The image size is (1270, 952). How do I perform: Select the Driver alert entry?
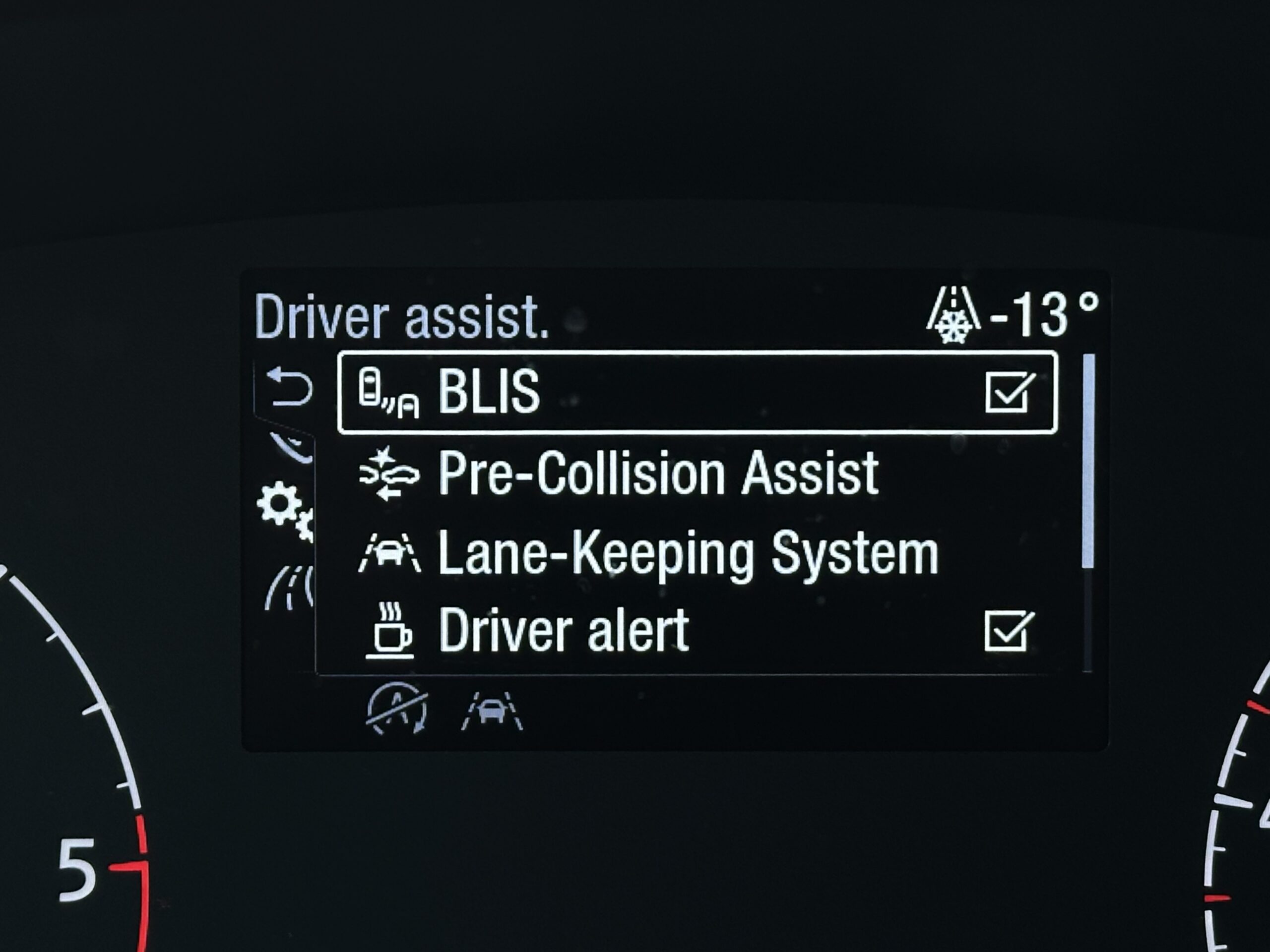point(563,631)
